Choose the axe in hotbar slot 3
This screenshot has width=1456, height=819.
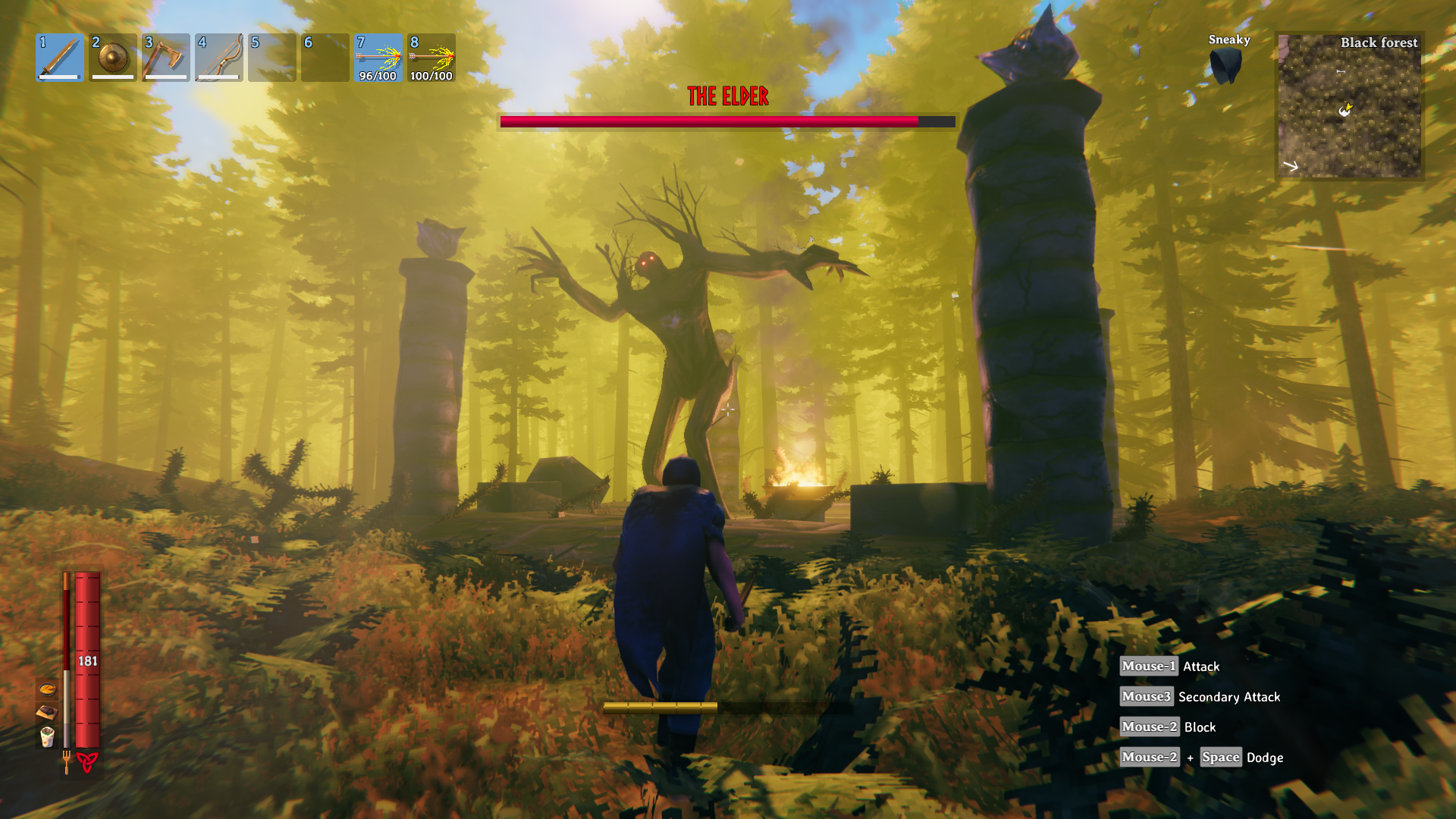click(x=166, y=57)
